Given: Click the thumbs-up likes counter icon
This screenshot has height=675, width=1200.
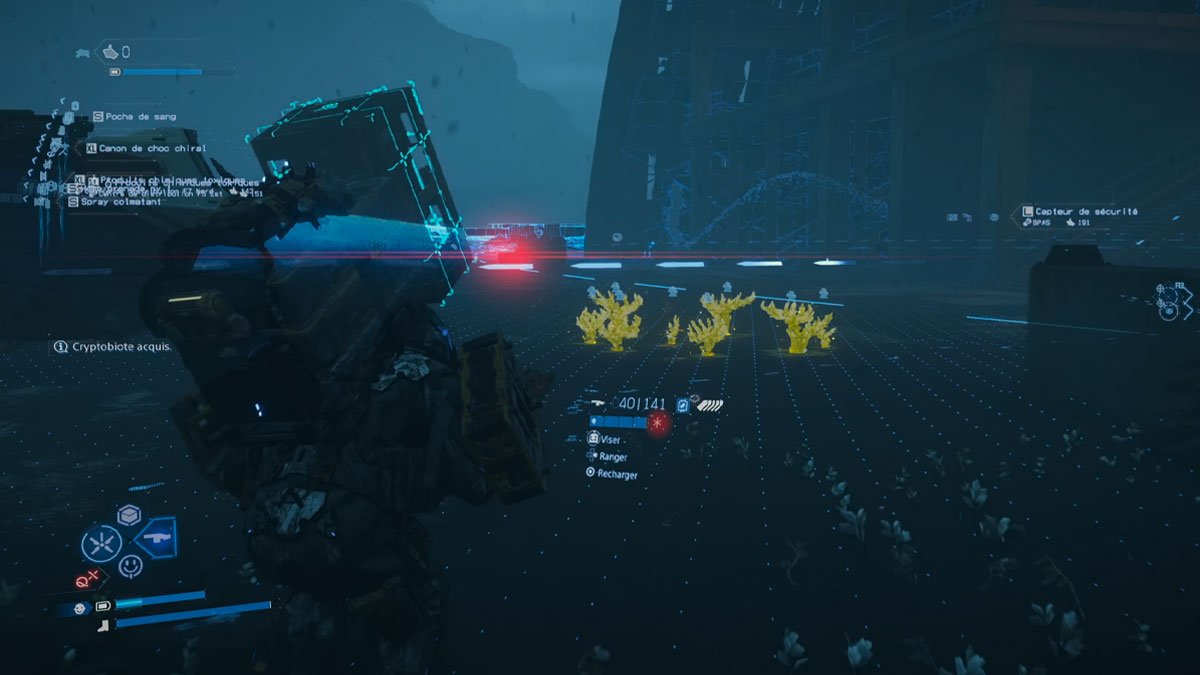Looking at the screenshot, I should 111,51.
